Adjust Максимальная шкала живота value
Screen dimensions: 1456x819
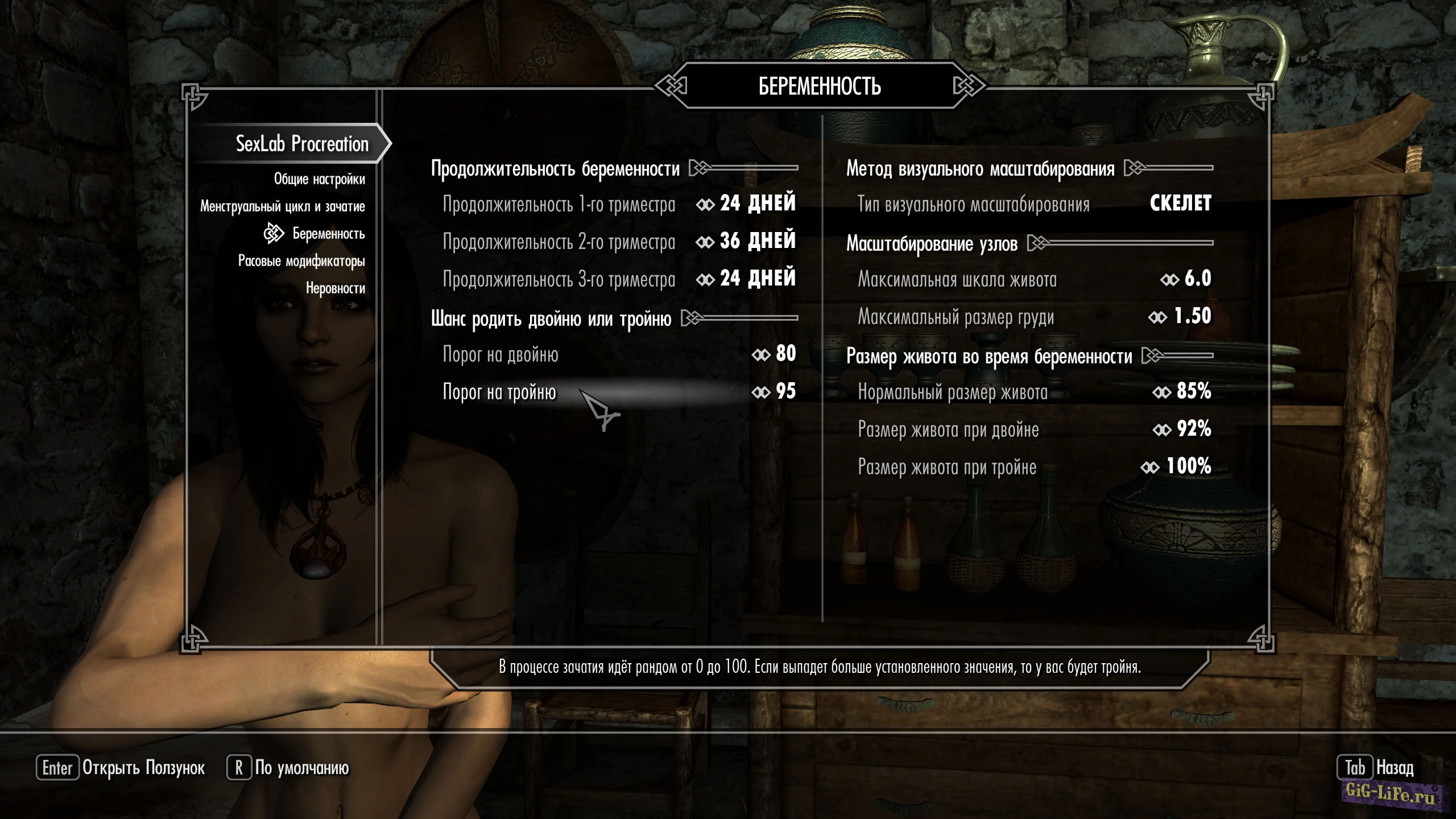[x=1034, y=279]
